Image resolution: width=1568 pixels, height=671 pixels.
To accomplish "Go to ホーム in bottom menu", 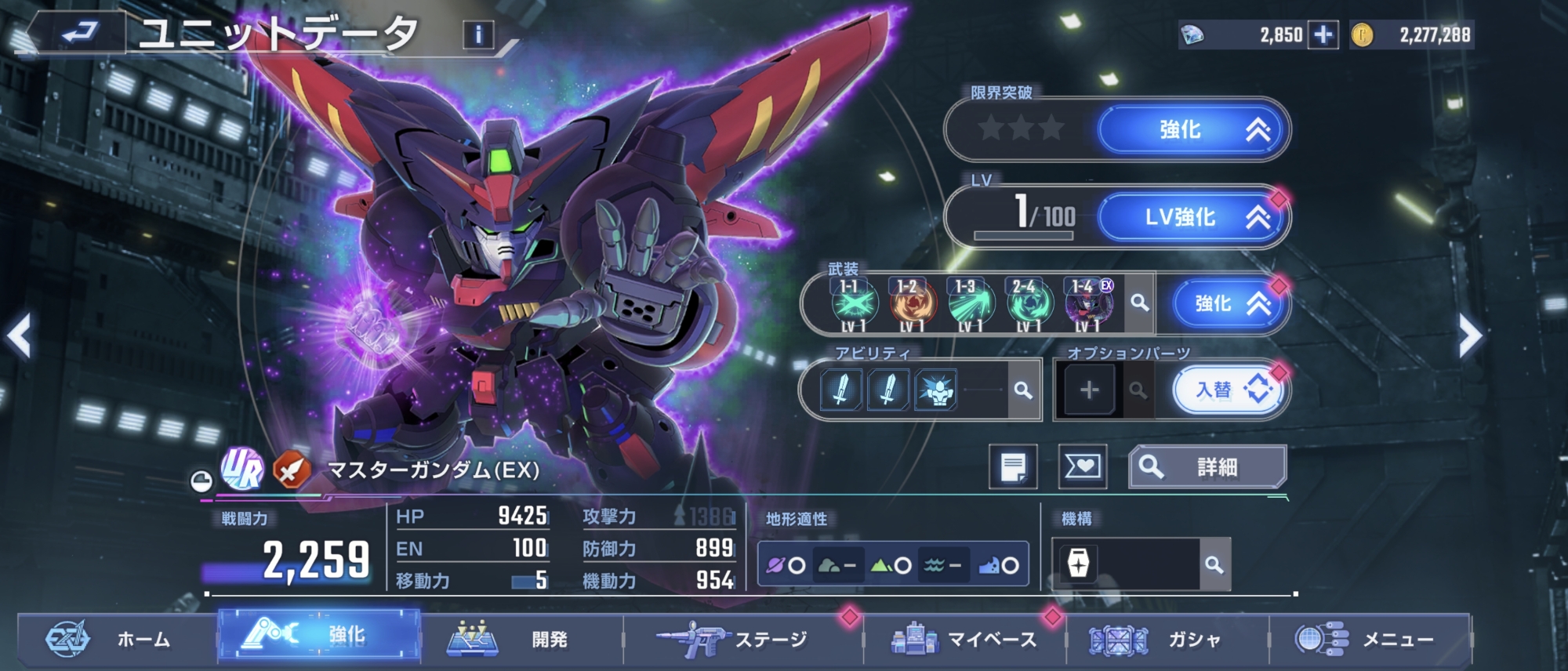I will coord(118,640).
